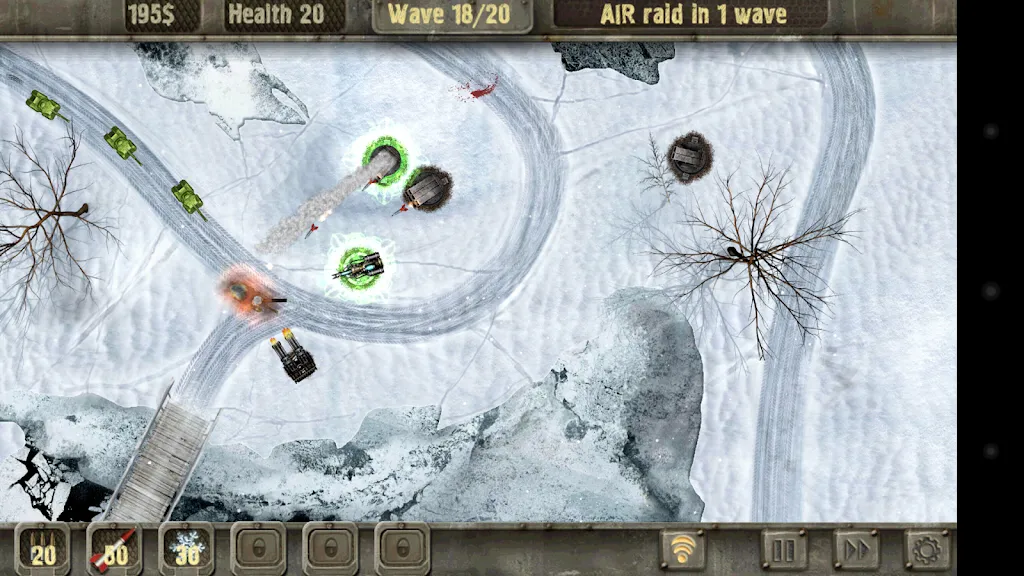Activate the yellow radio signal button

tap(683, 549)
